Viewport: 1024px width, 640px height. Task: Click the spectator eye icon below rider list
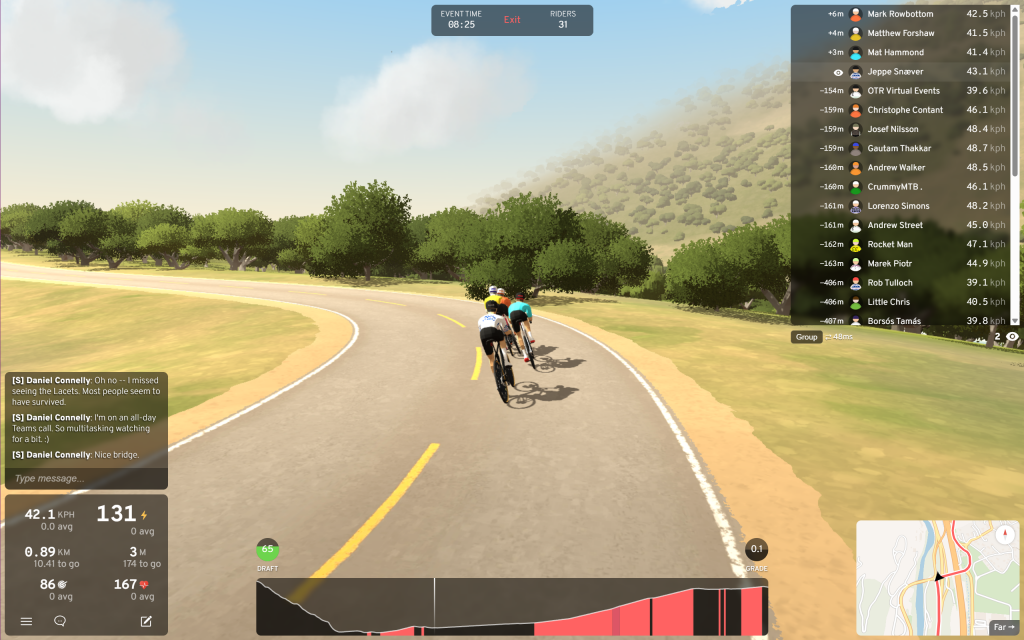(x=1012, y=337)
